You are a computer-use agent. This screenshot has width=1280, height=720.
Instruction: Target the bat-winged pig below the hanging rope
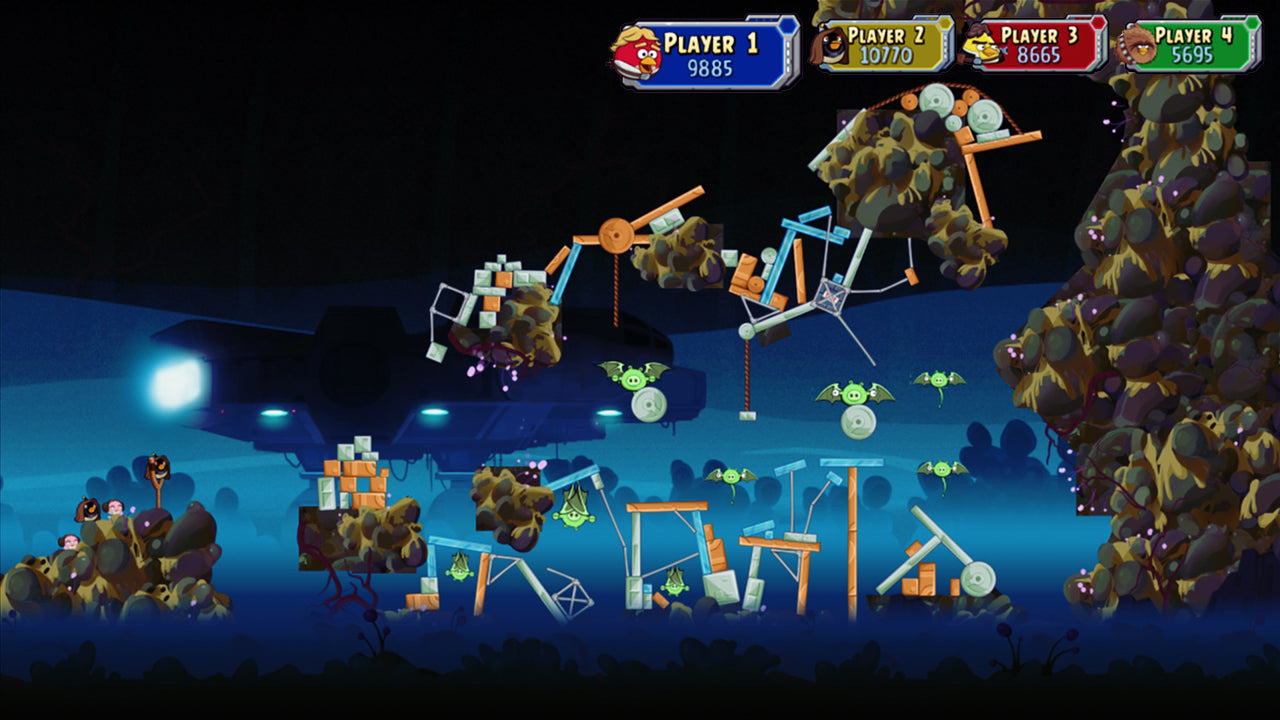pos(732,477)
